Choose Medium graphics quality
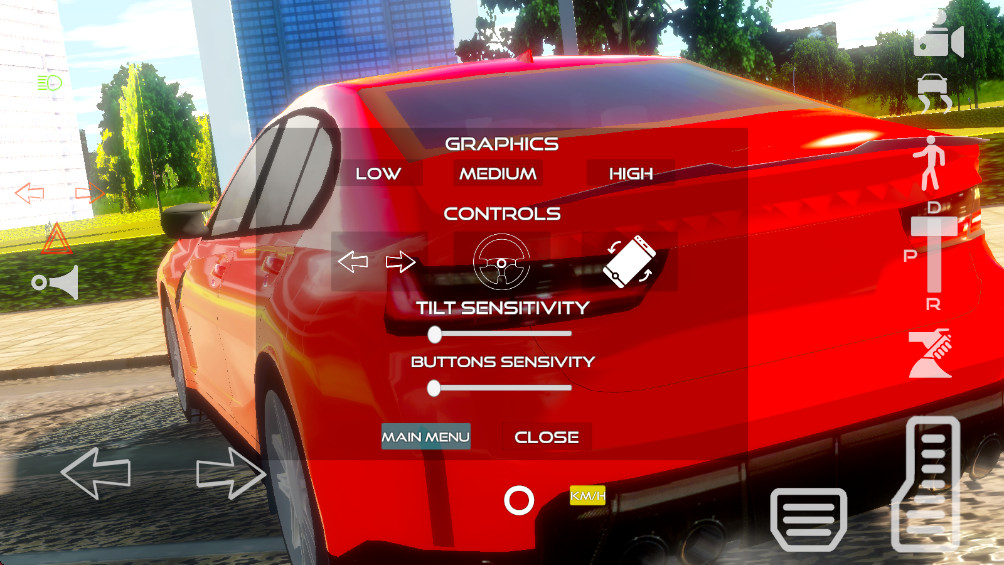Viewport: 1004px width, 565px height. (498, 174)
